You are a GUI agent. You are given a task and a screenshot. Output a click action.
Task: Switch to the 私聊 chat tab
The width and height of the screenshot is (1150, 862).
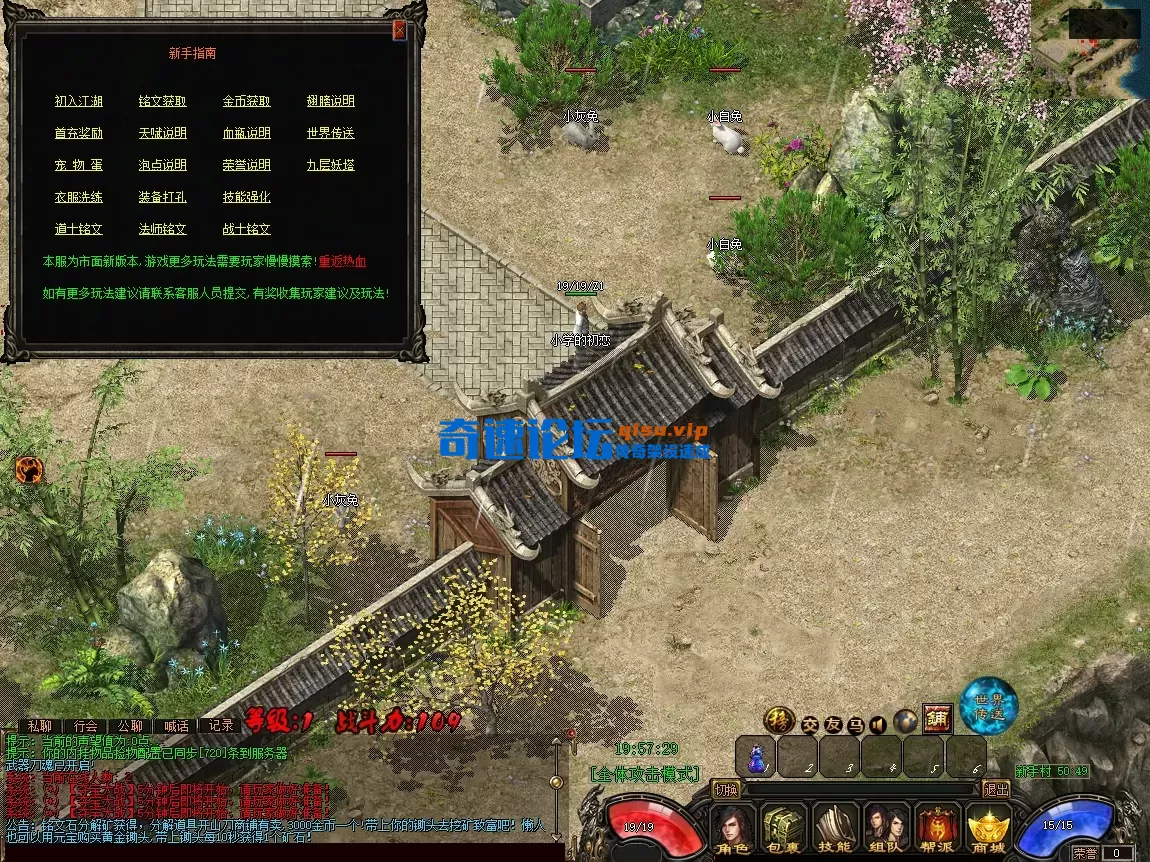coord(40,726)
